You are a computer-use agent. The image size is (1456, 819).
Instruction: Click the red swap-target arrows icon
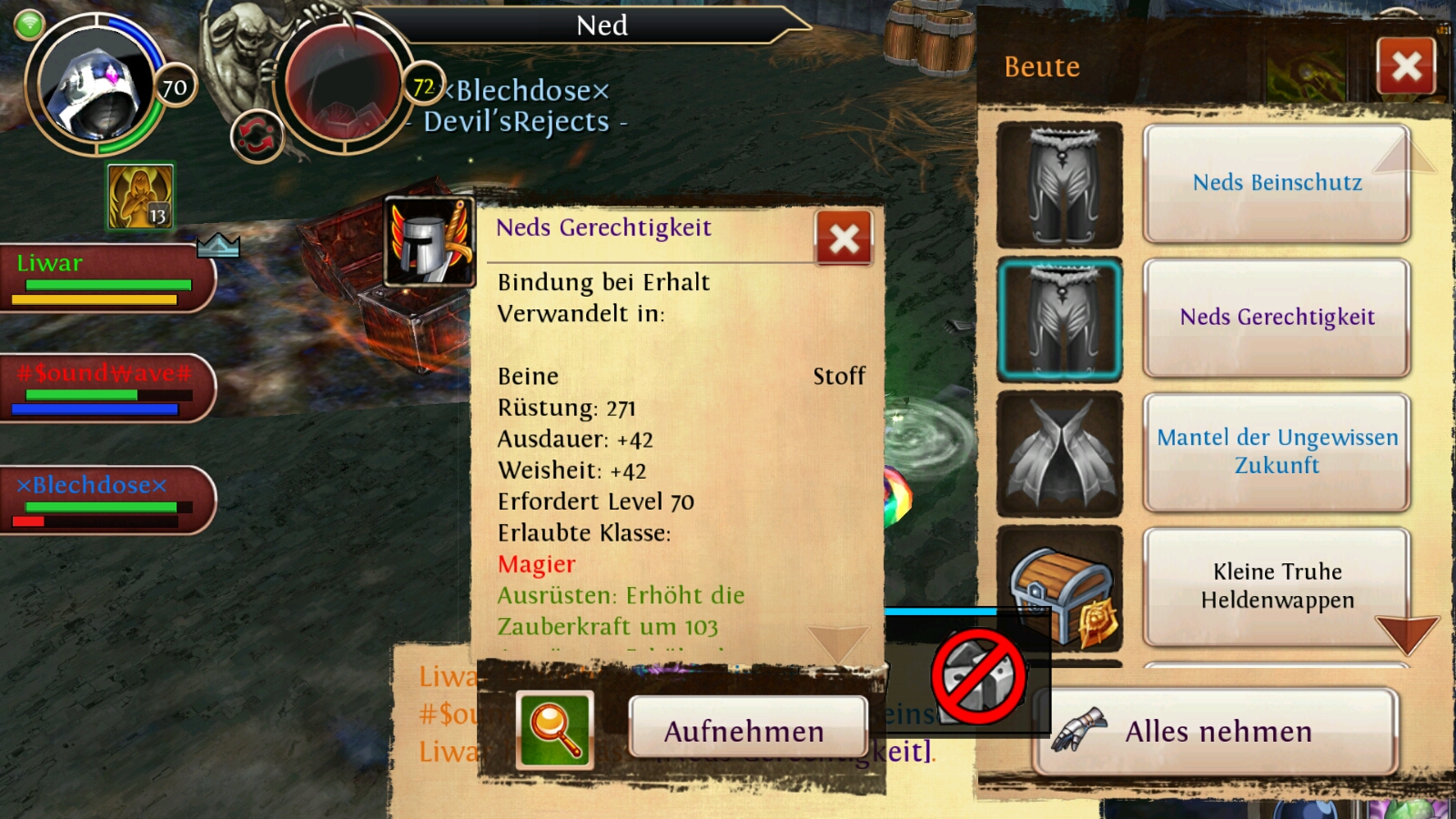[x=258, y=138]
